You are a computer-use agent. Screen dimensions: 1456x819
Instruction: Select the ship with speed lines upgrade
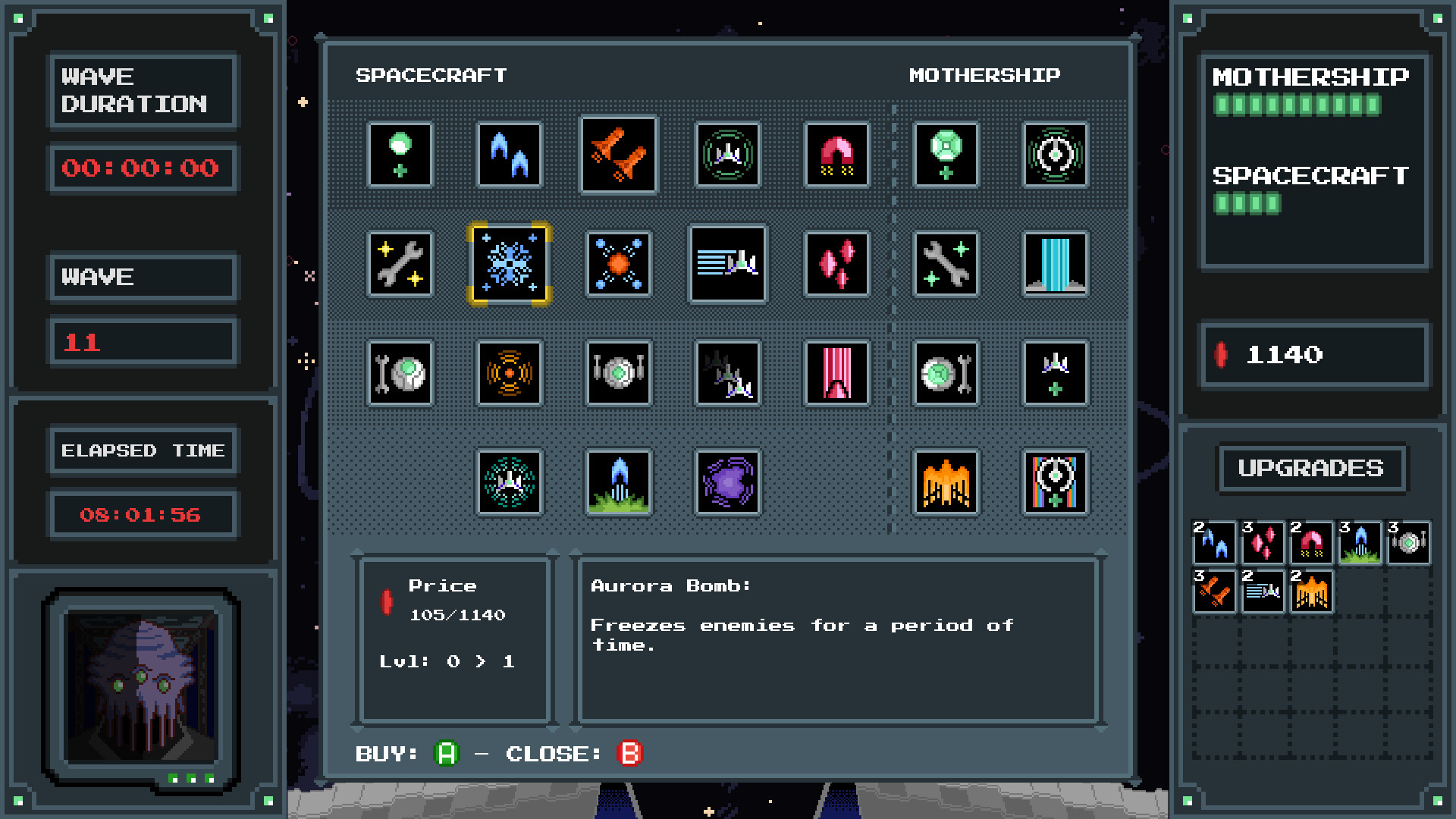(728, 265)
